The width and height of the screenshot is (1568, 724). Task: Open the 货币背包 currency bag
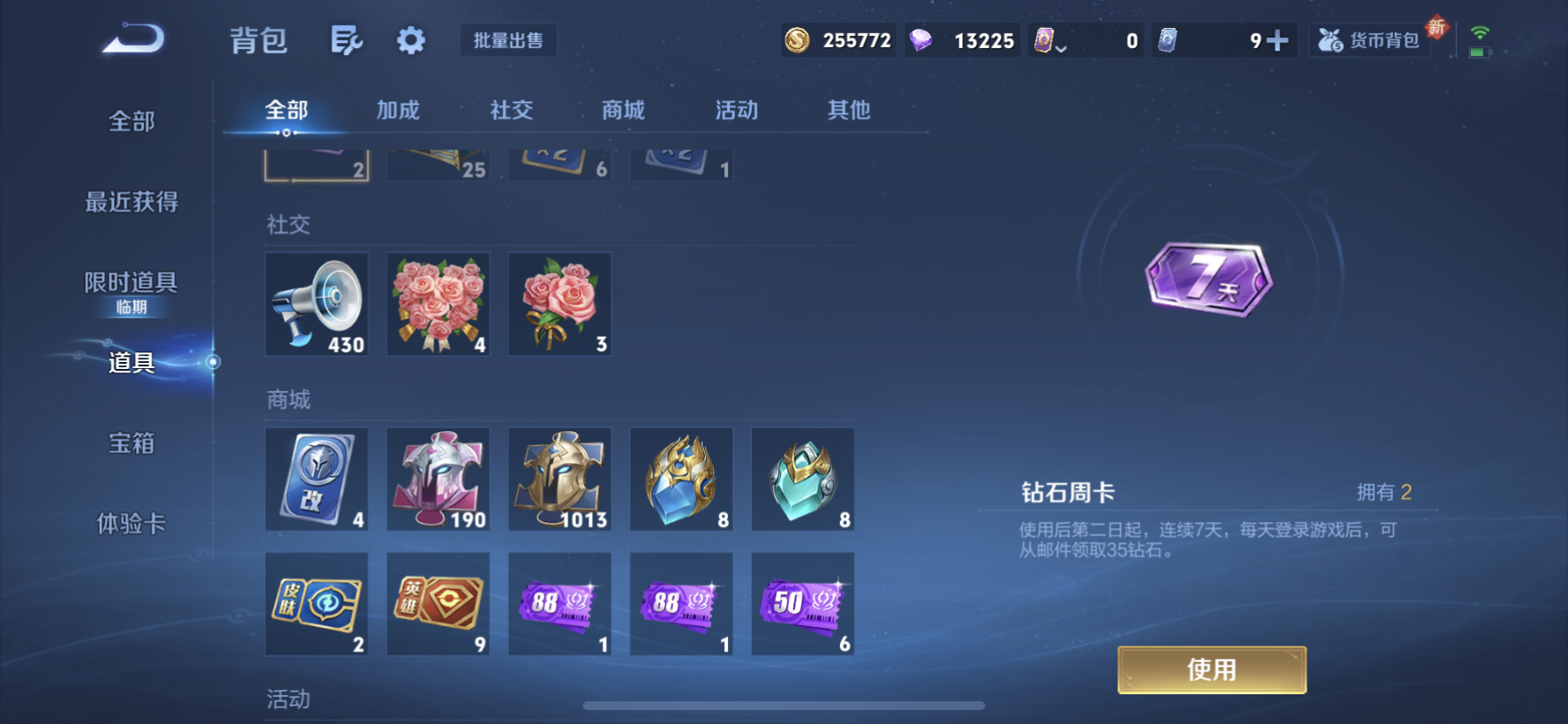point(1369,40)
